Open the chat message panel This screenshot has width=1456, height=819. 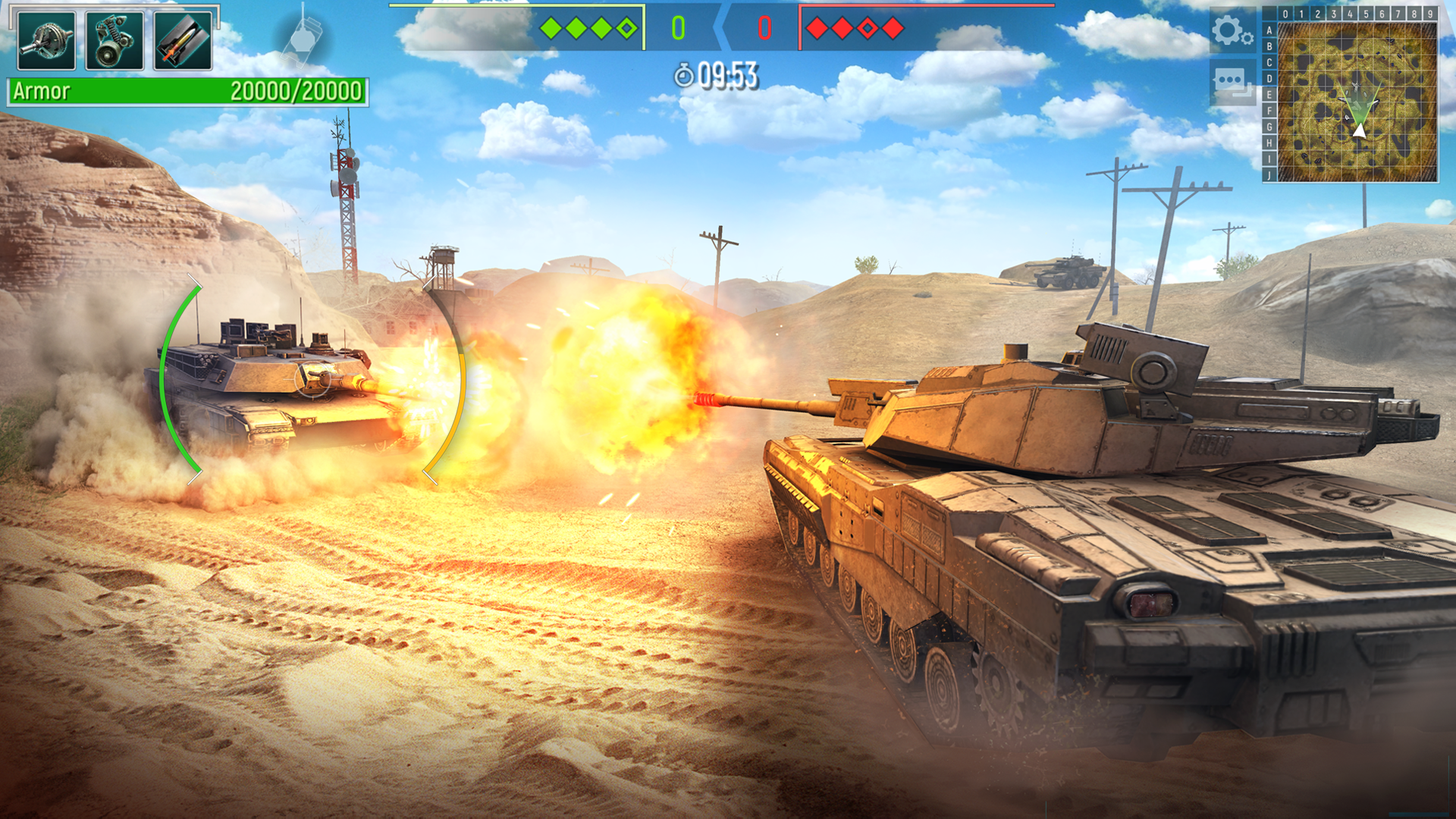tap(1232, 82)
